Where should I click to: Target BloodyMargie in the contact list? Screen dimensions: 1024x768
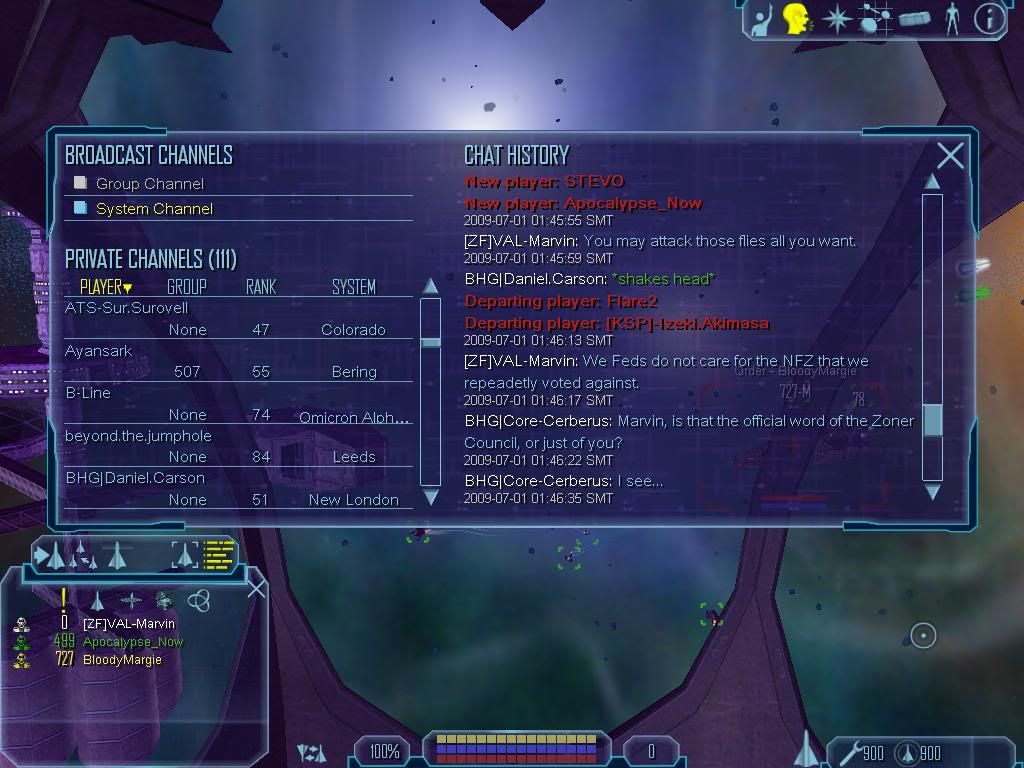122,660
